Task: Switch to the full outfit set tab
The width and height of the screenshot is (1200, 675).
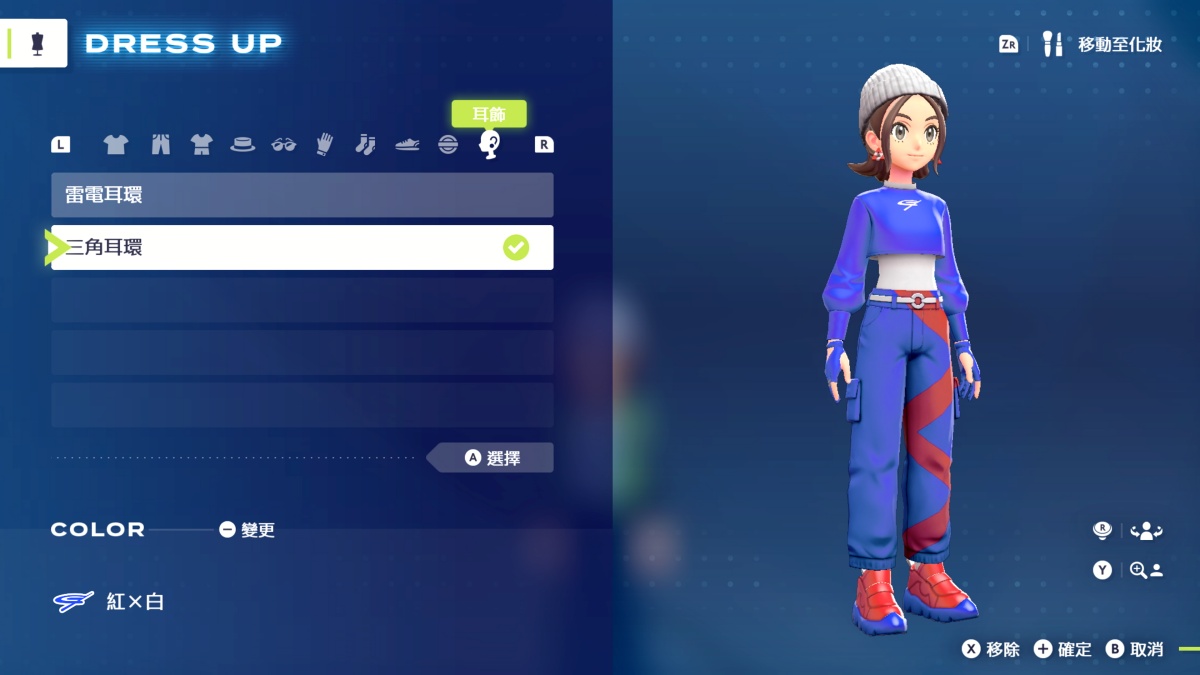Action: point(202,145)
